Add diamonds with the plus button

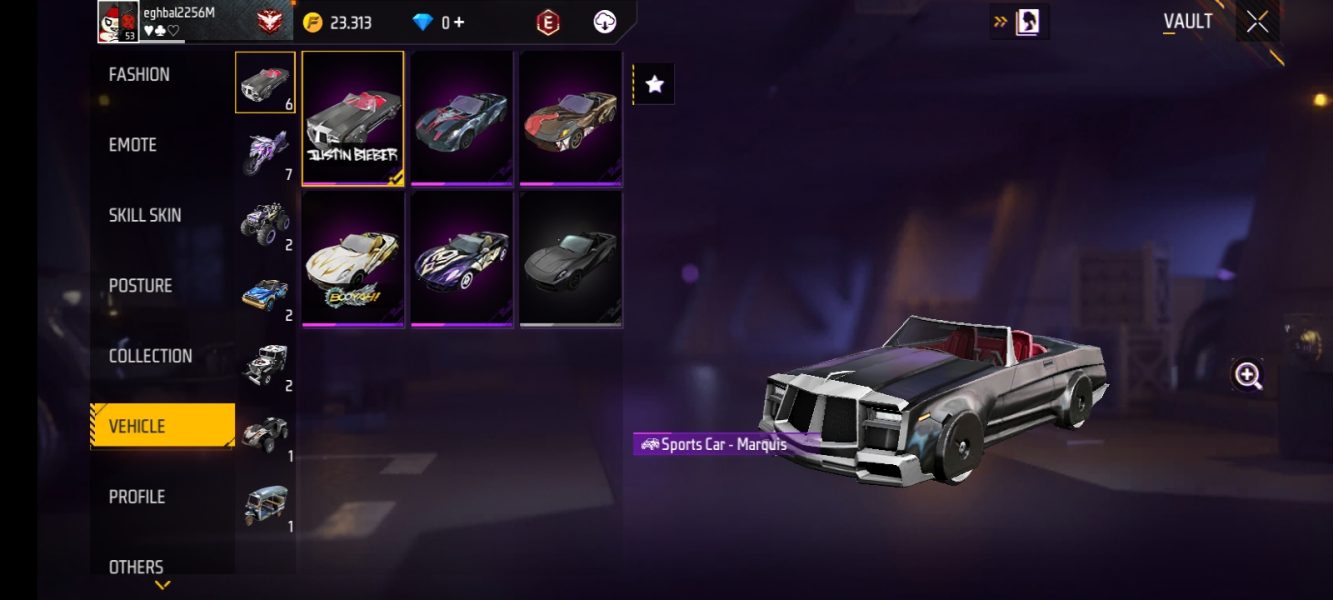coord(459,22)
